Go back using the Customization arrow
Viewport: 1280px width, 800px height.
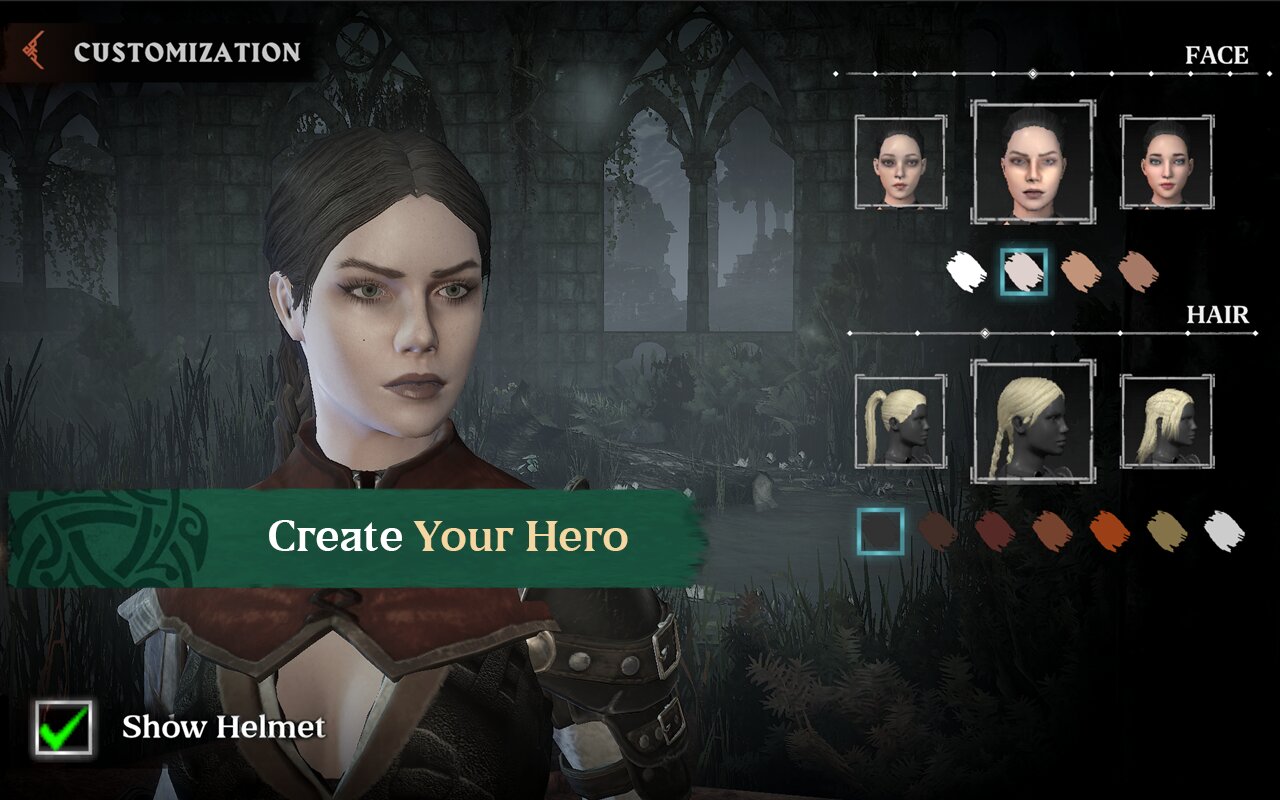[34, 52]
